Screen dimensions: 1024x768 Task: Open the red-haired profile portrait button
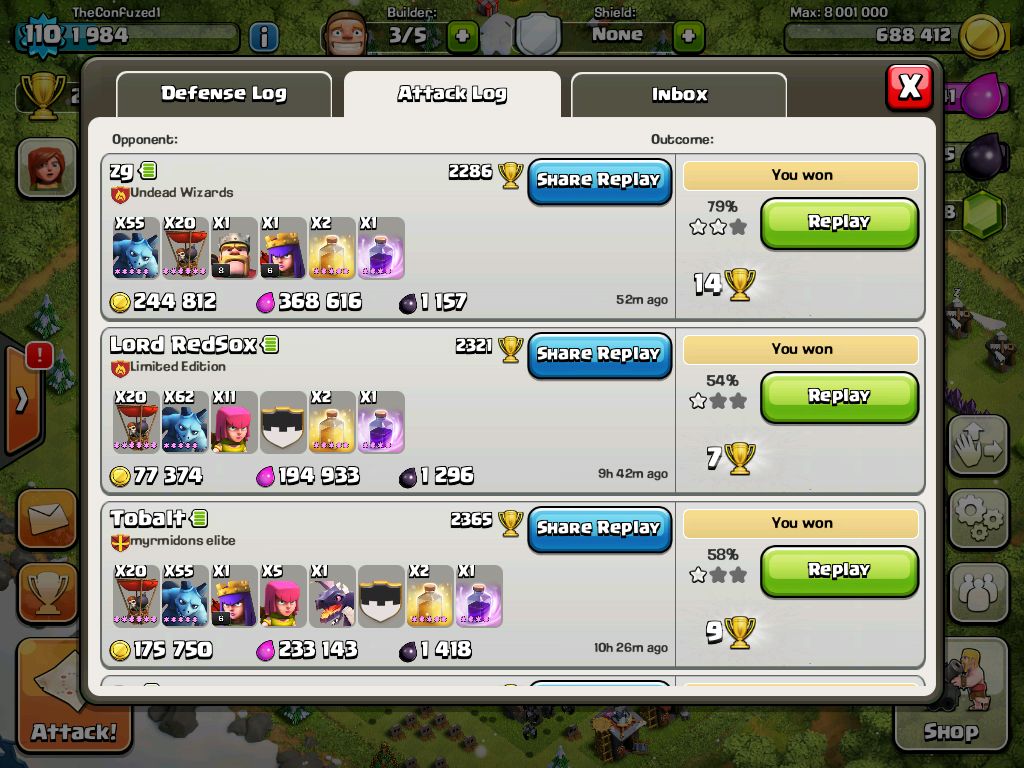pyautogui.click(x=46, y=167)
